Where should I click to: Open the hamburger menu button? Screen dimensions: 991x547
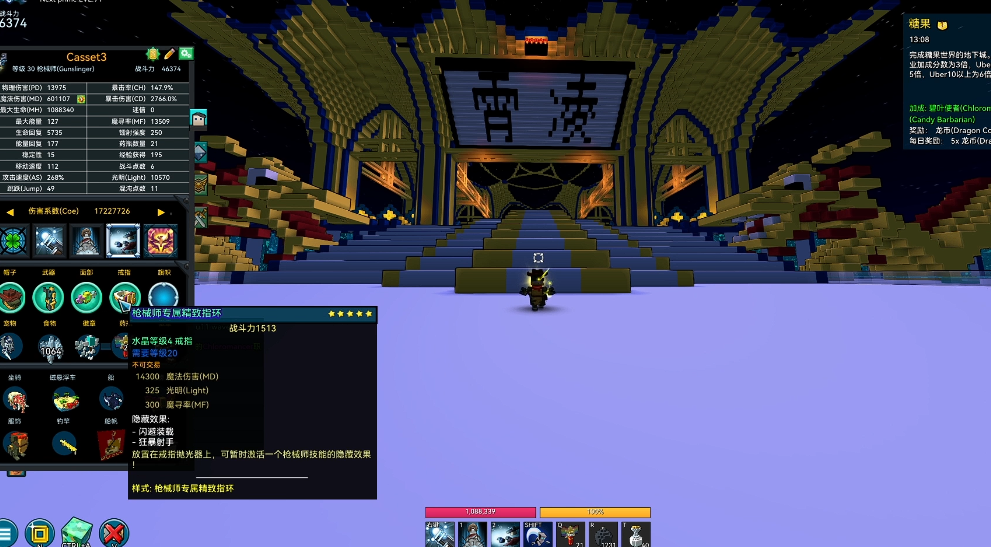pos(6,532)
